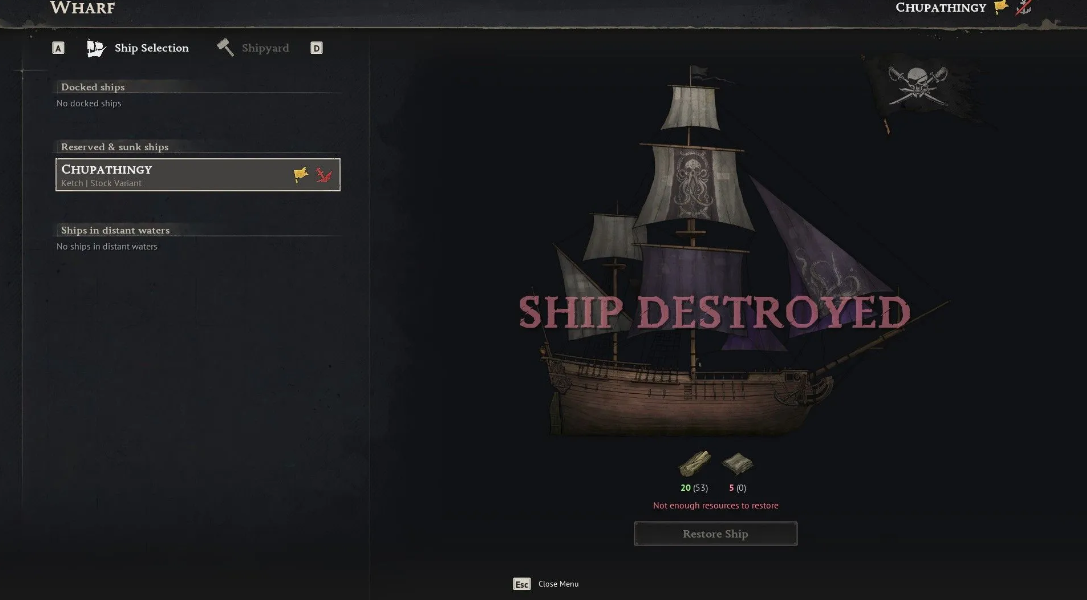Screen dimensions: 1087x600
Task: Close the menu via Close Menu label
Action: [558, 584]
